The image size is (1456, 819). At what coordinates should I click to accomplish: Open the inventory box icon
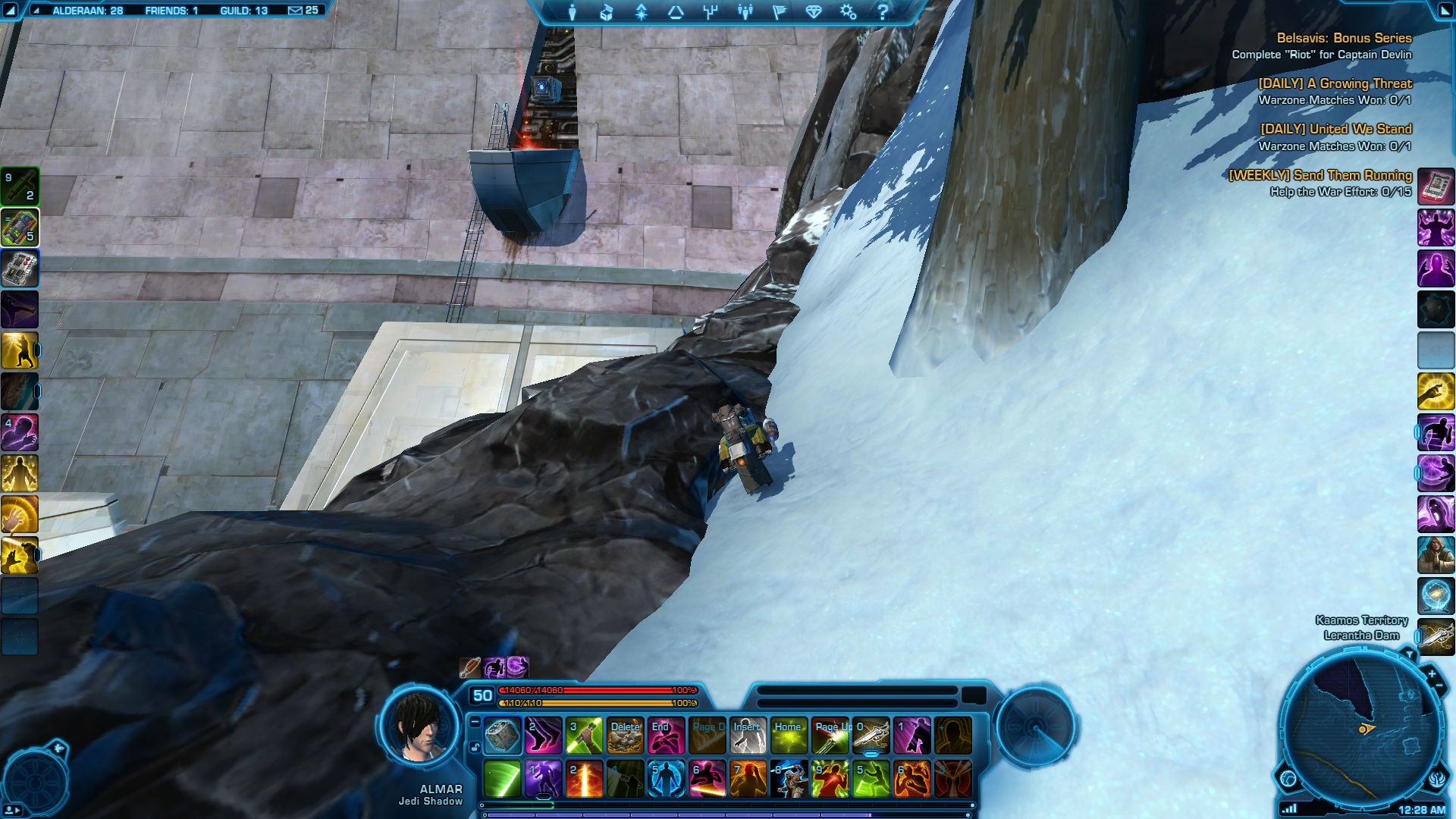[x=607, y=12]
